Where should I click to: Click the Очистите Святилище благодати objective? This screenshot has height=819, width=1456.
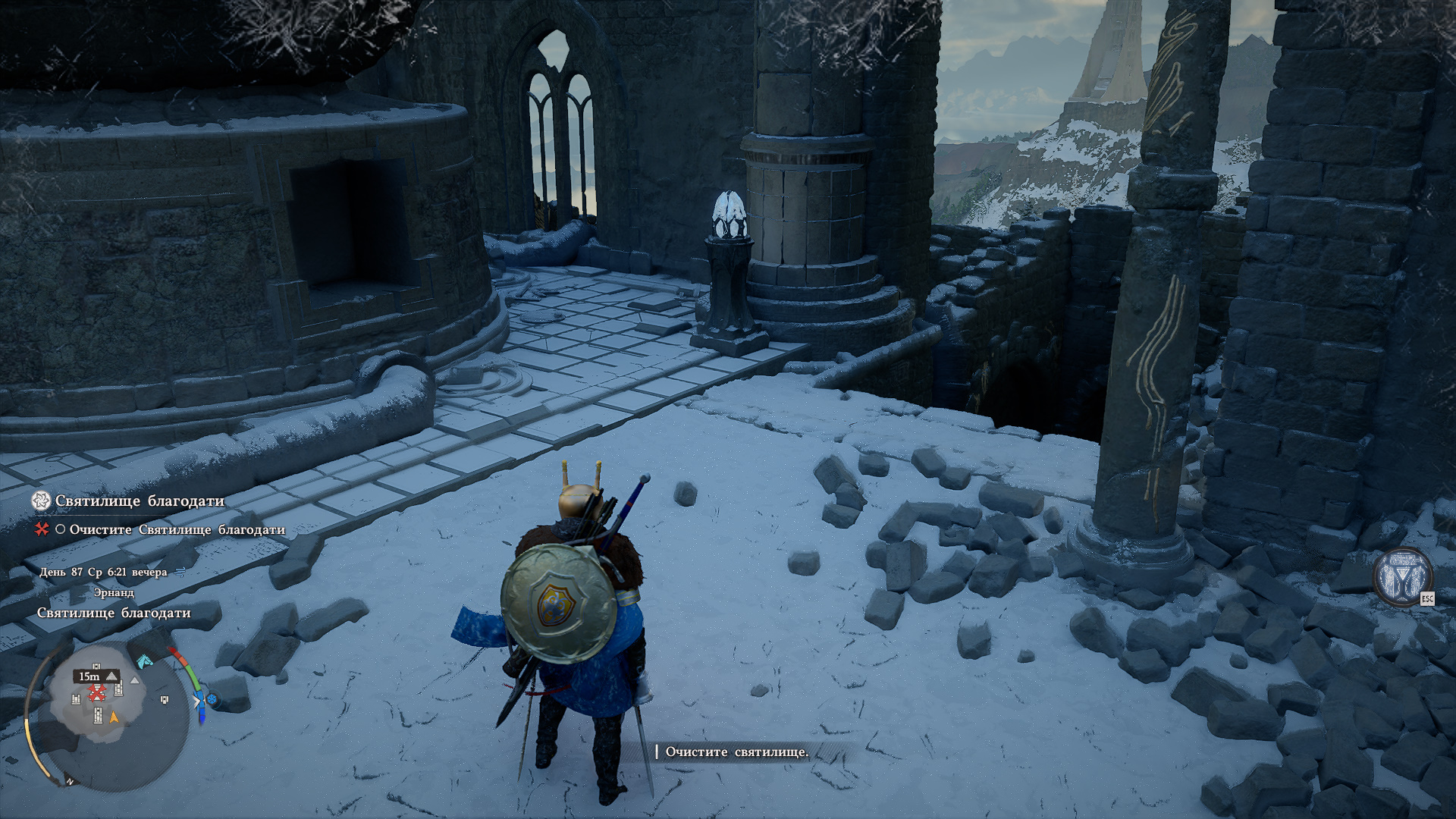click(177, 530)
